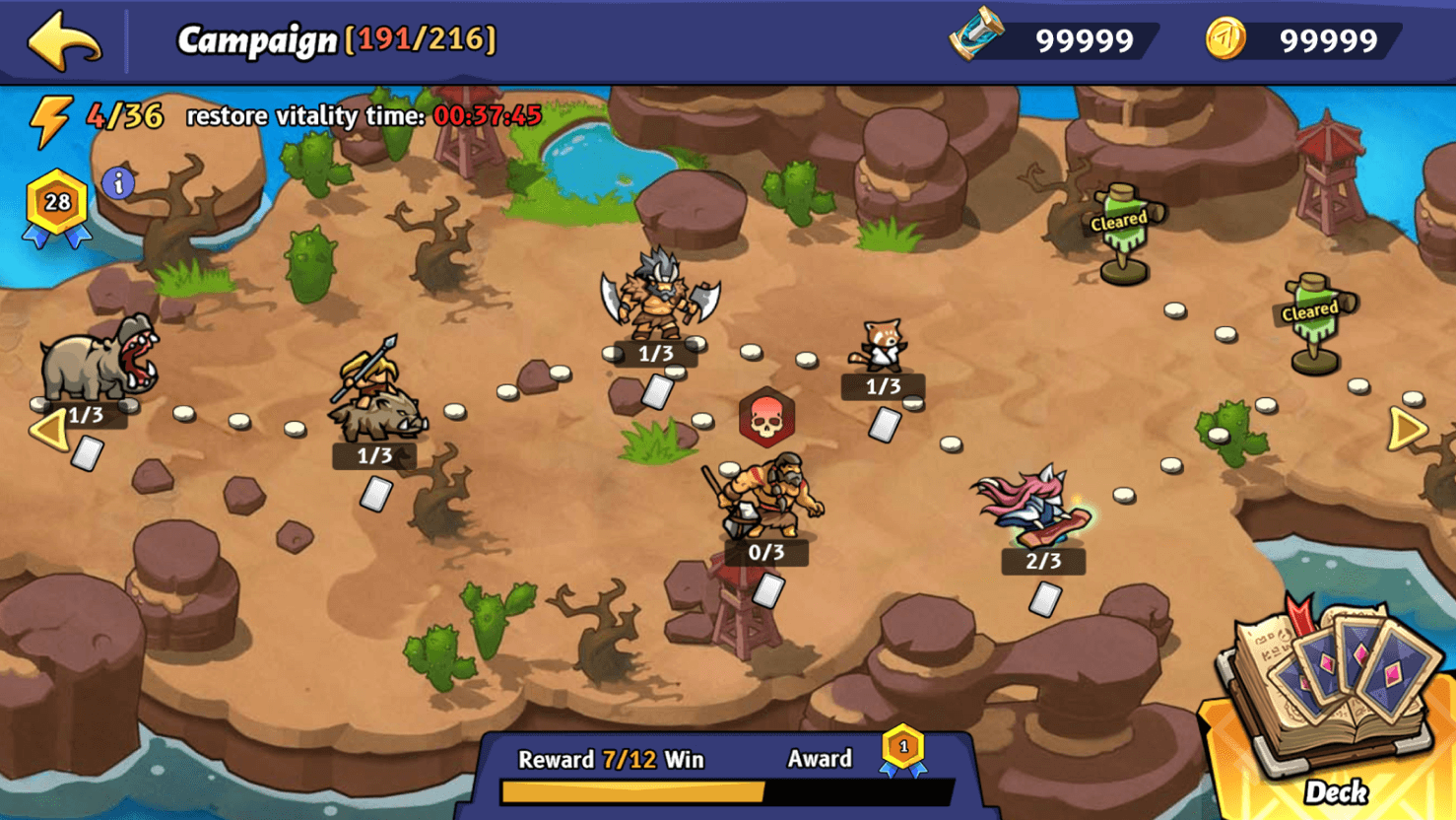This screenshot has height=820, width=1456.
Task: Click the lightning bolt vitality icon
Action: (49, 119)
